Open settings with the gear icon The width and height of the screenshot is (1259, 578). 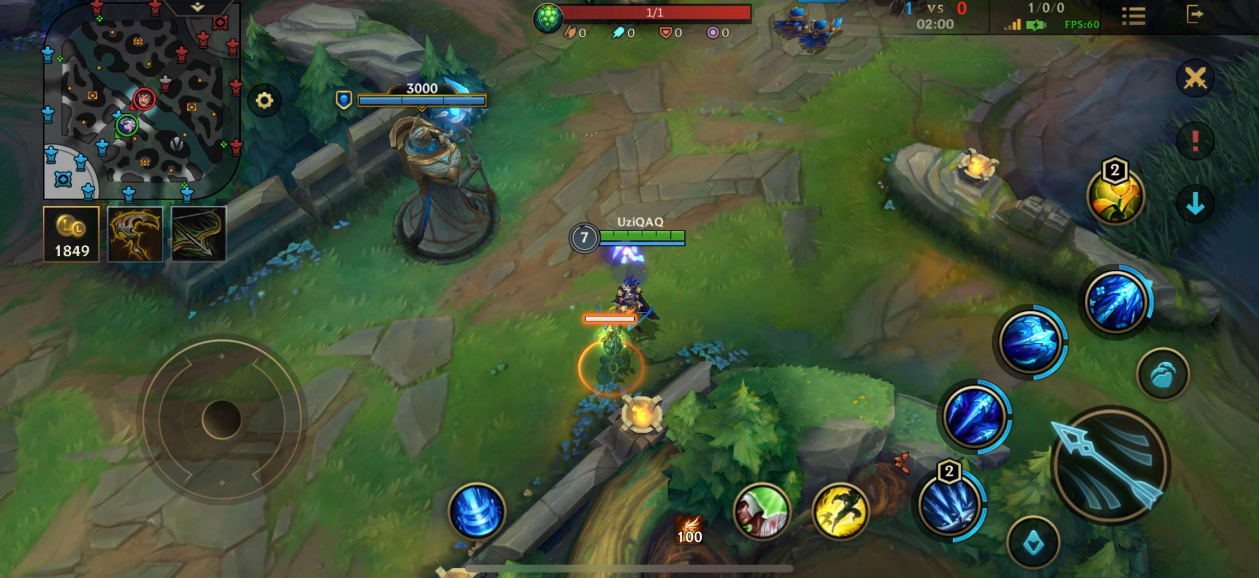pos(264,100)
